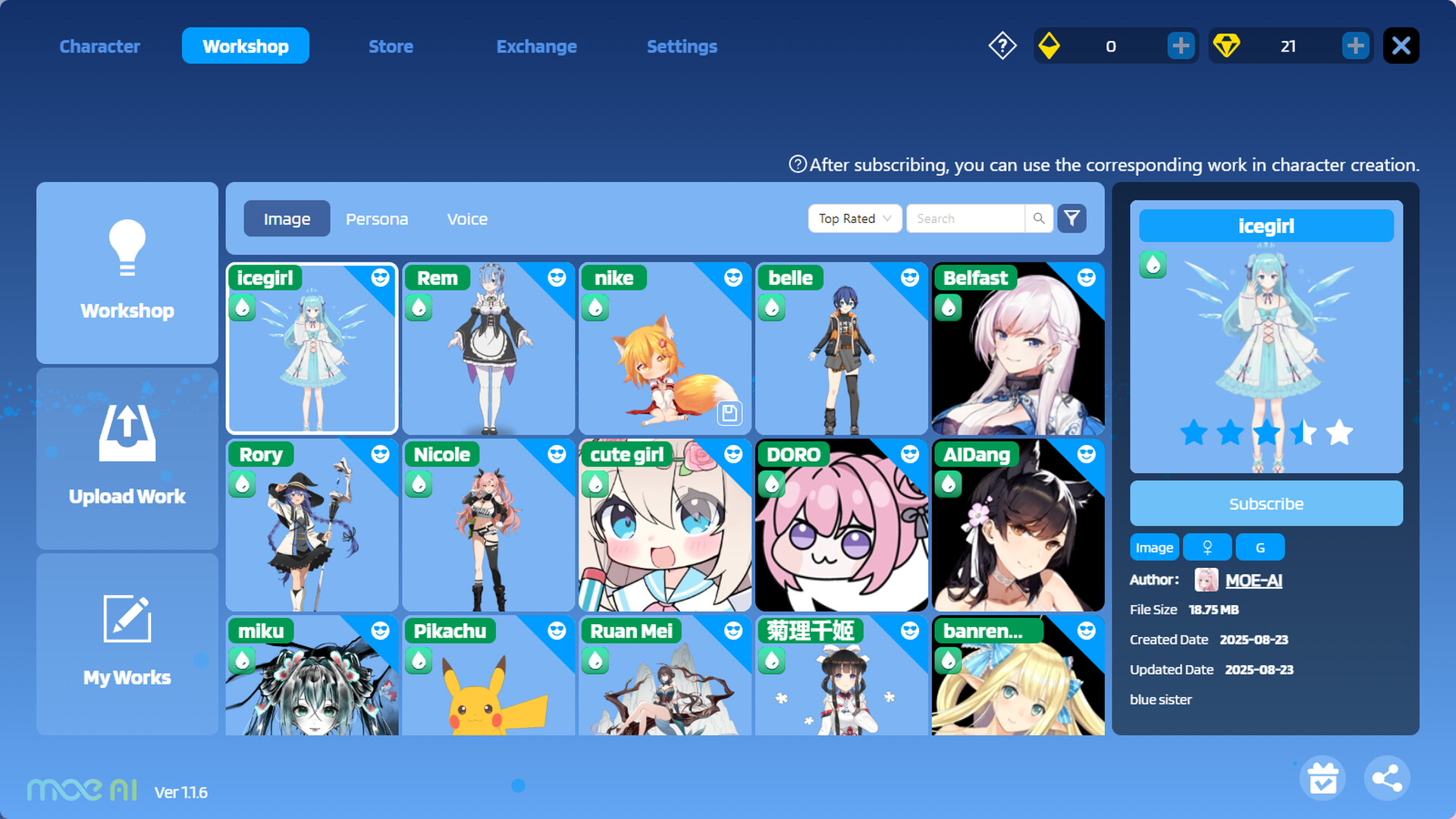Toggle the female gender tag on icegirl's details
1456x819 pixels.
click(x=1207, y=547)
